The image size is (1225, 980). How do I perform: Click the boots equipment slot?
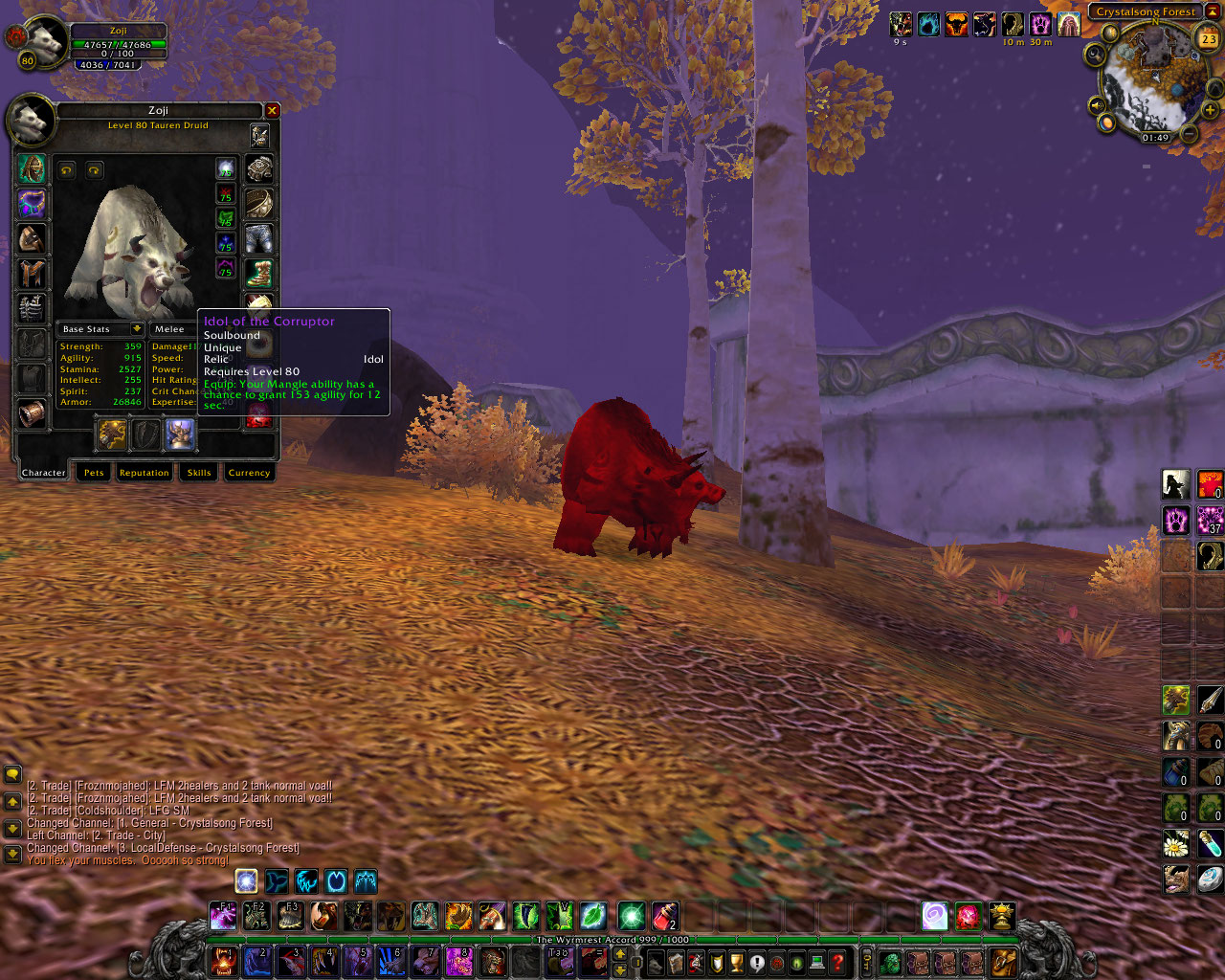[259, 273]
